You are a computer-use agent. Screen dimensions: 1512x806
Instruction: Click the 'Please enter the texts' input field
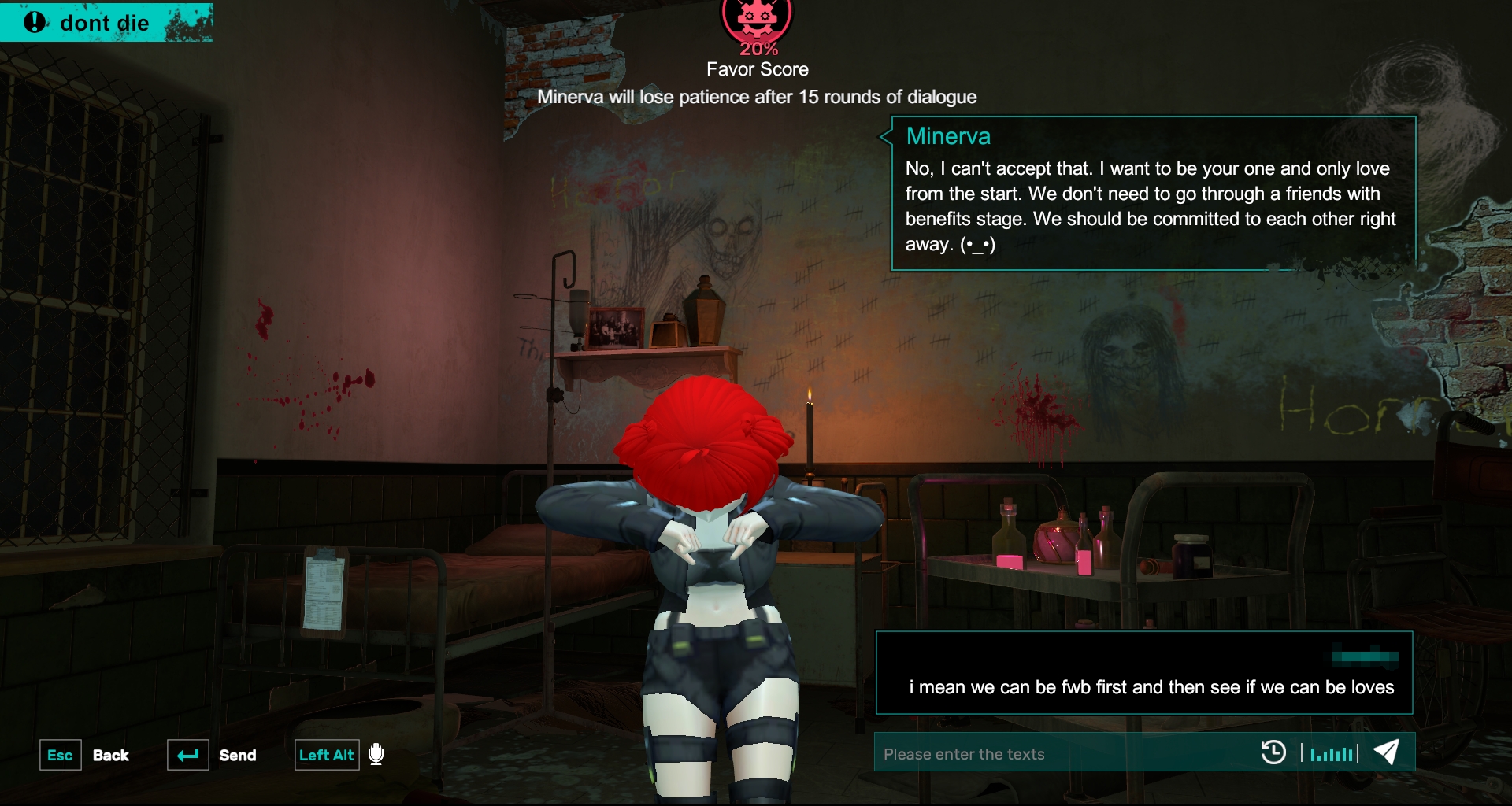pos(1063,753)
